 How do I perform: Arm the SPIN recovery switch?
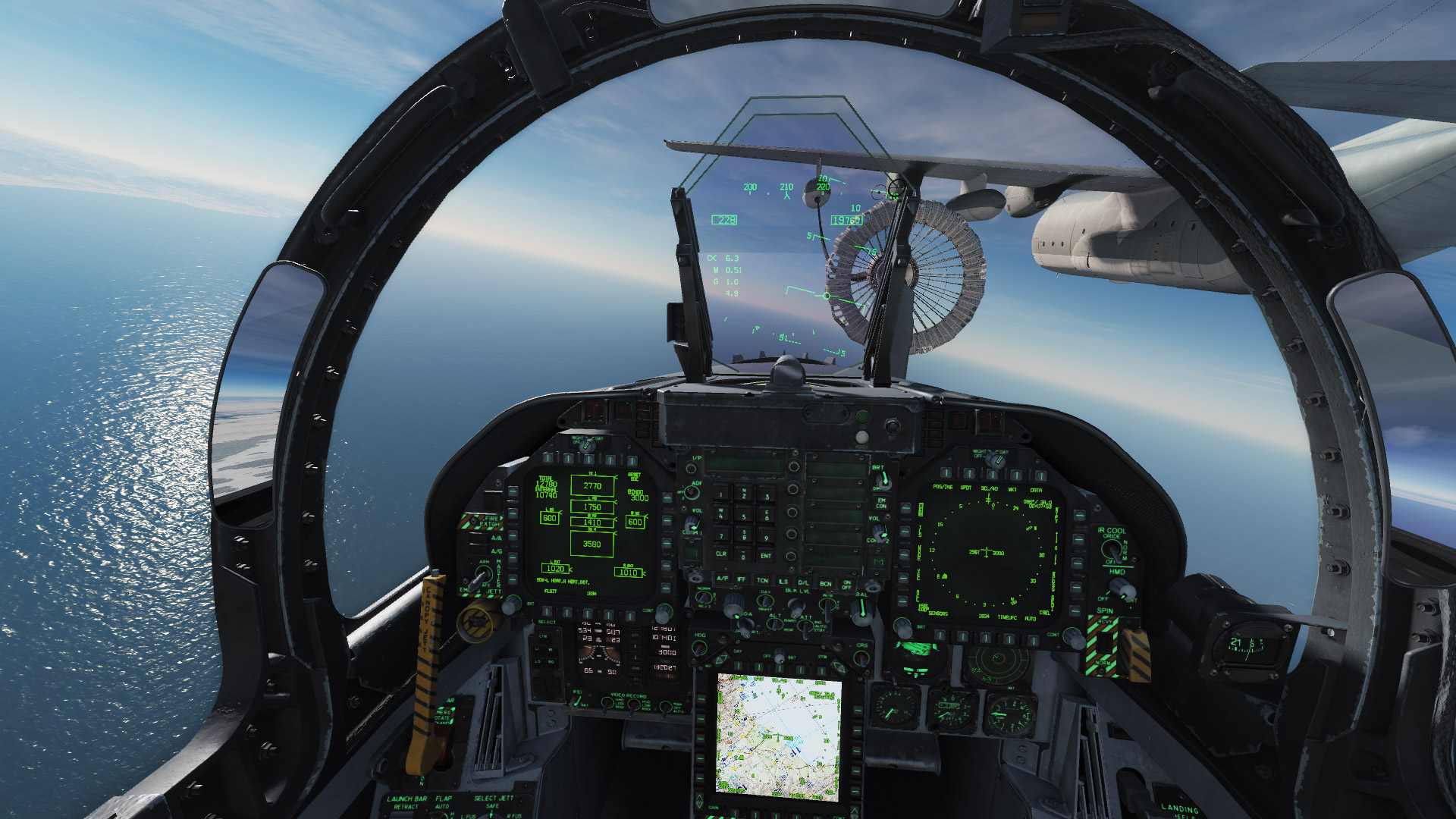point(1105,641)
